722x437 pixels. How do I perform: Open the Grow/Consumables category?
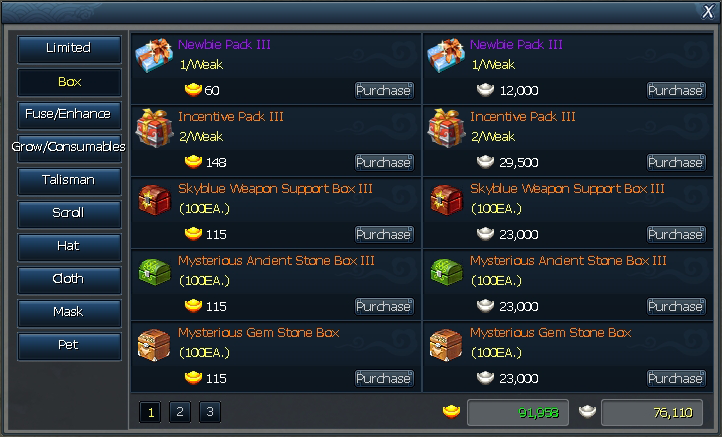point(69,147)
